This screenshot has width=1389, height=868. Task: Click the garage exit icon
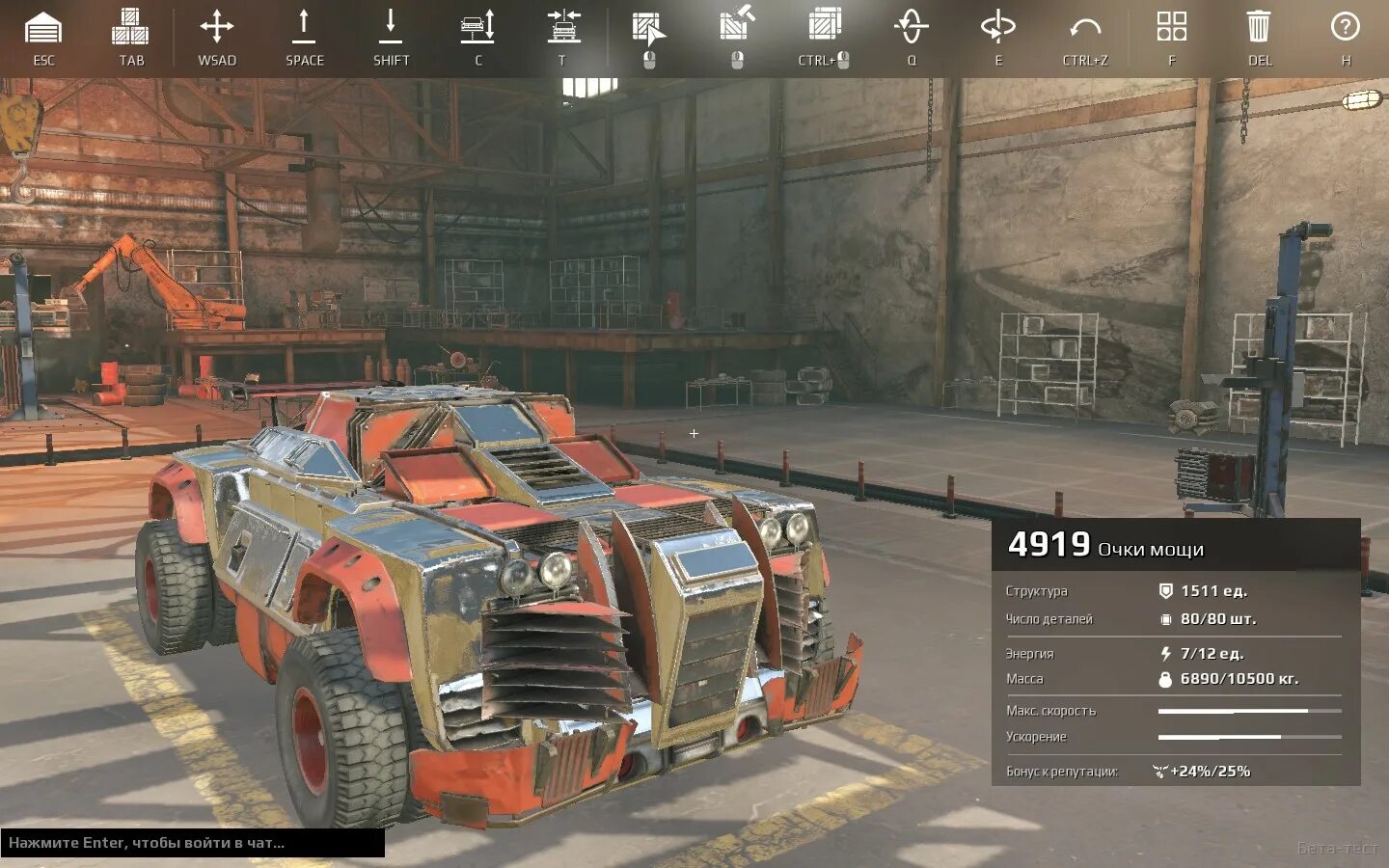pos(43,28)
